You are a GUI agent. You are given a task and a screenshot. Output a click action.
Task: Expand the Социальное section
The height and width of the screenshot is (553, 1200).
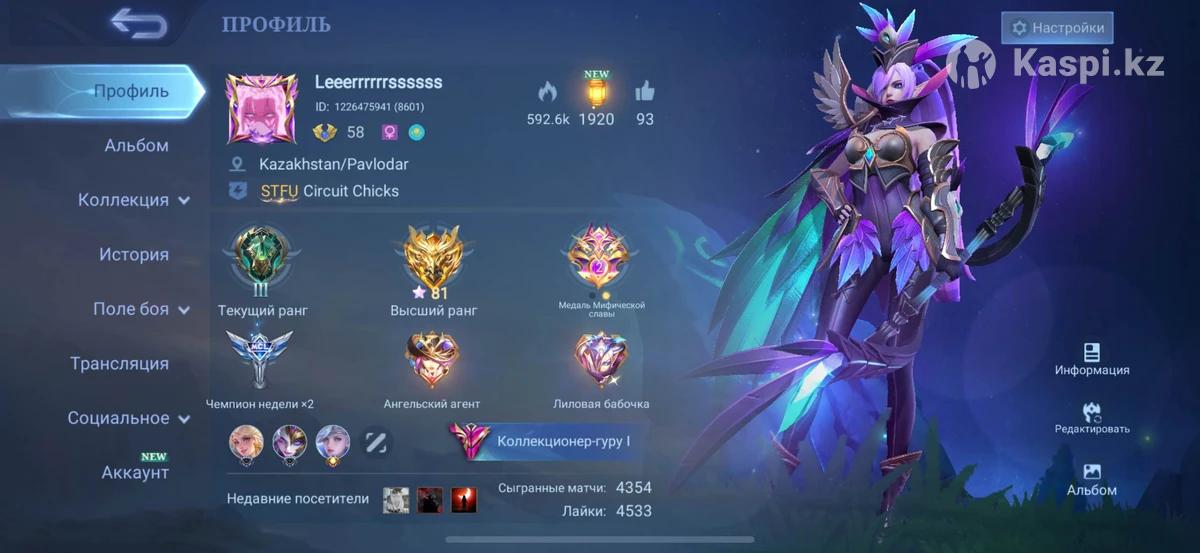tap(128, 418)
